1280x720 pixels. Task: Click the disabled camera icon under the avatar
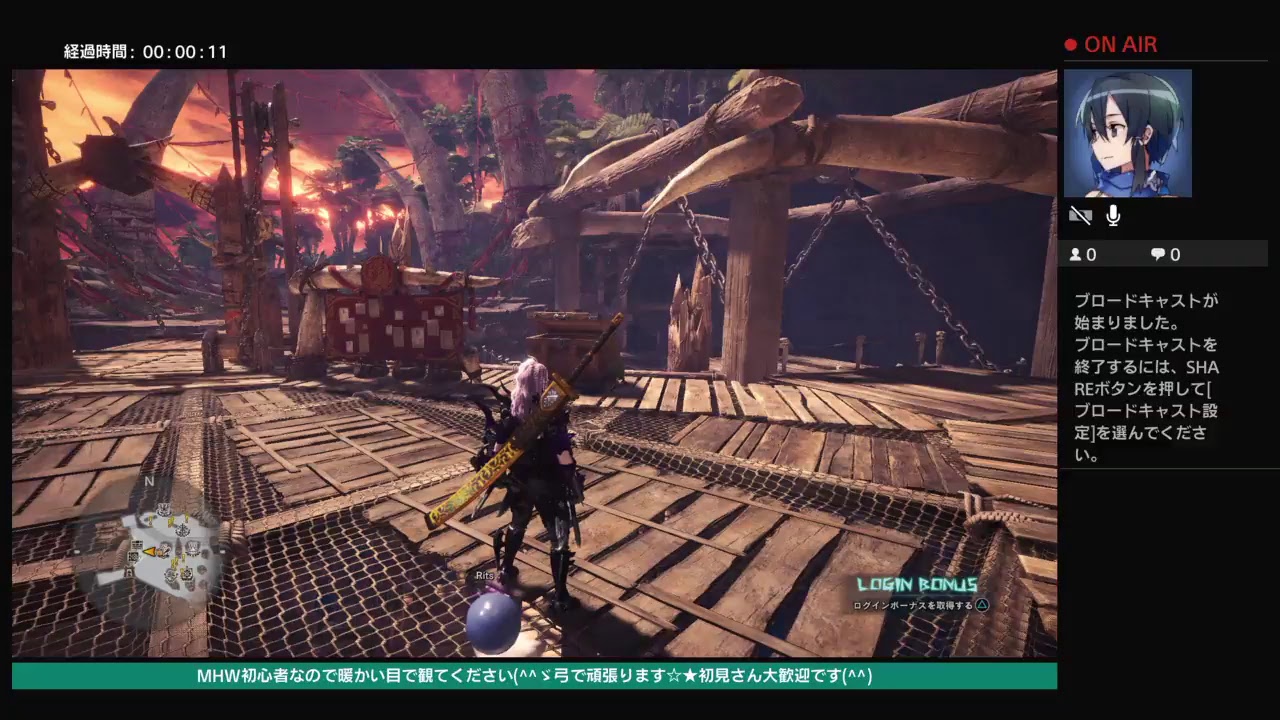(1080, 216)
